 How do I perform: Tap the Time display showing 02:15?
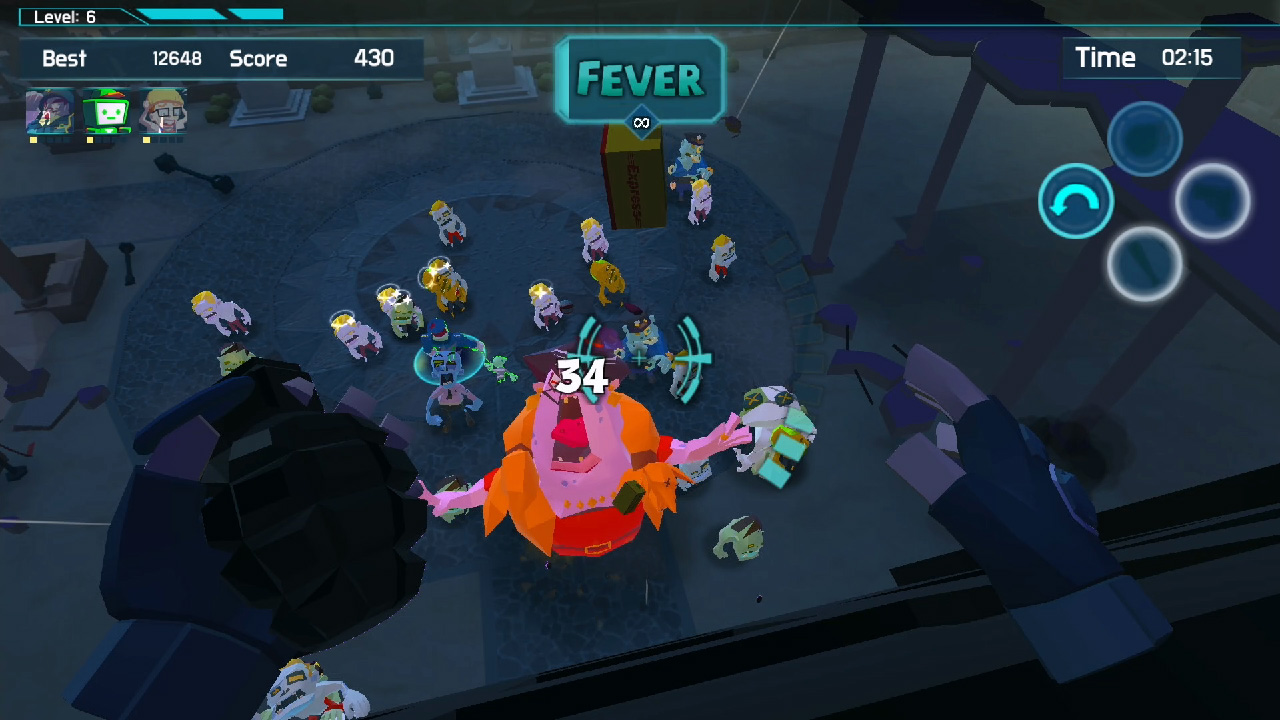pyautogui.click(x=1150, y=58)
